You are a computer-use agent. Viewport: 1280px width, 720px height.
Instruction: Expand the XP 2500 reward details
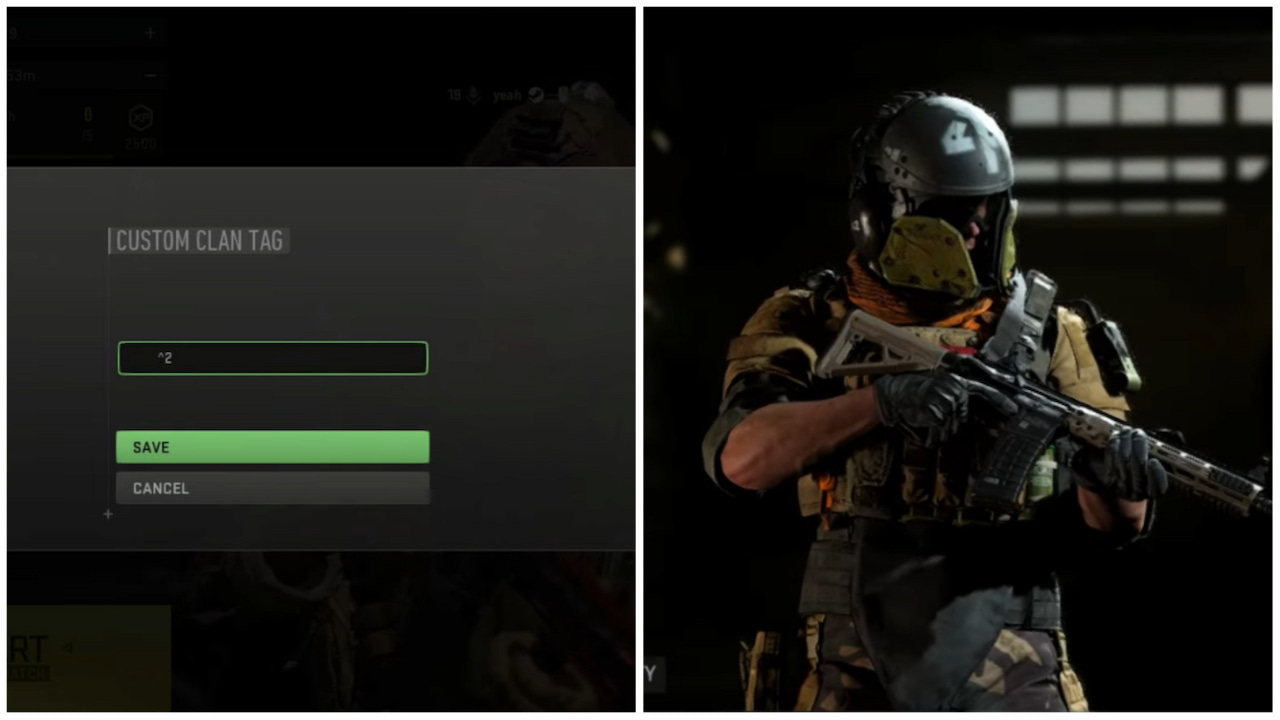[x=140, y=143]
